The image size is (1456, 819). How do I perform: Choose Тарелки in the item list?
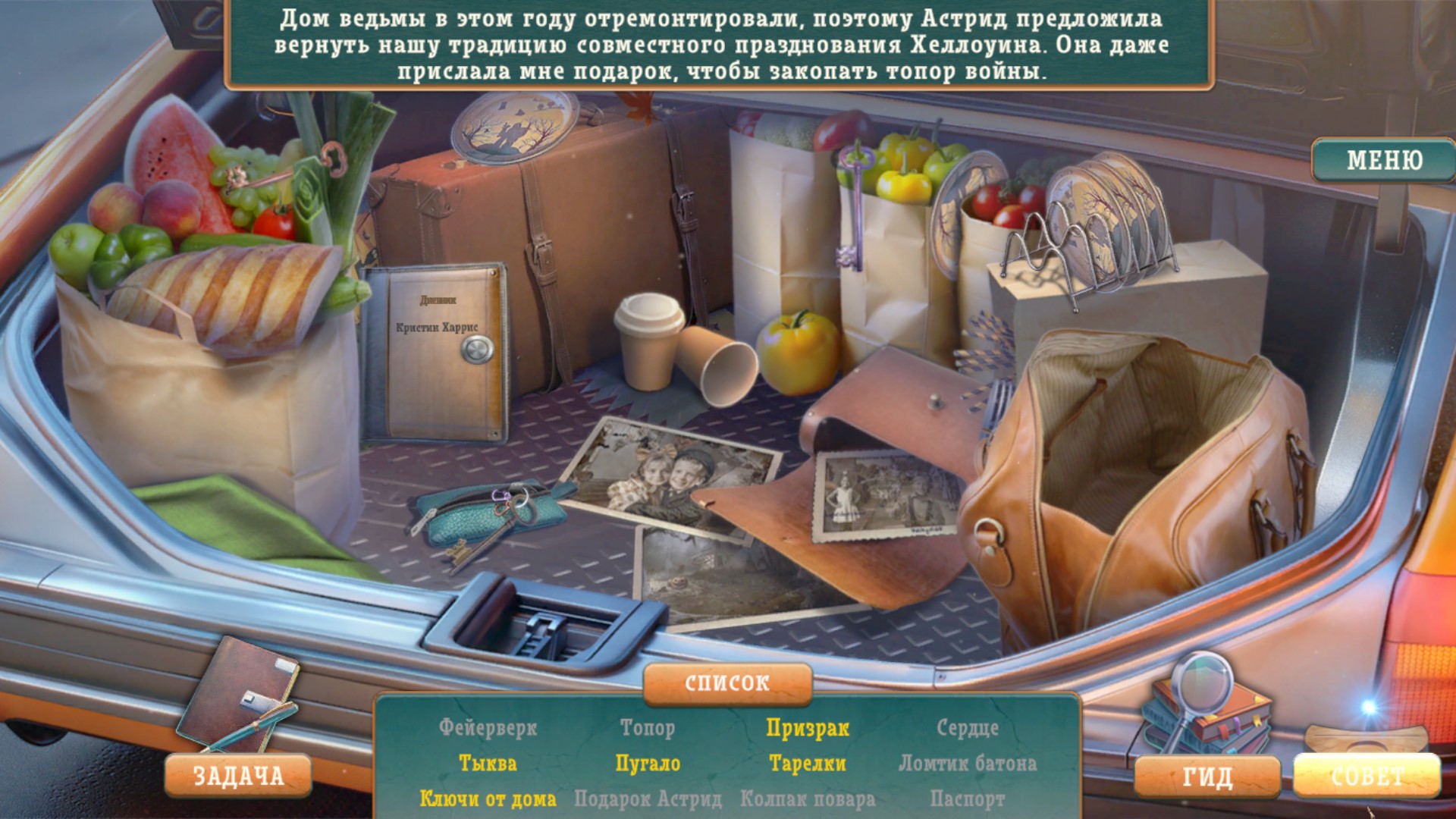808,764
